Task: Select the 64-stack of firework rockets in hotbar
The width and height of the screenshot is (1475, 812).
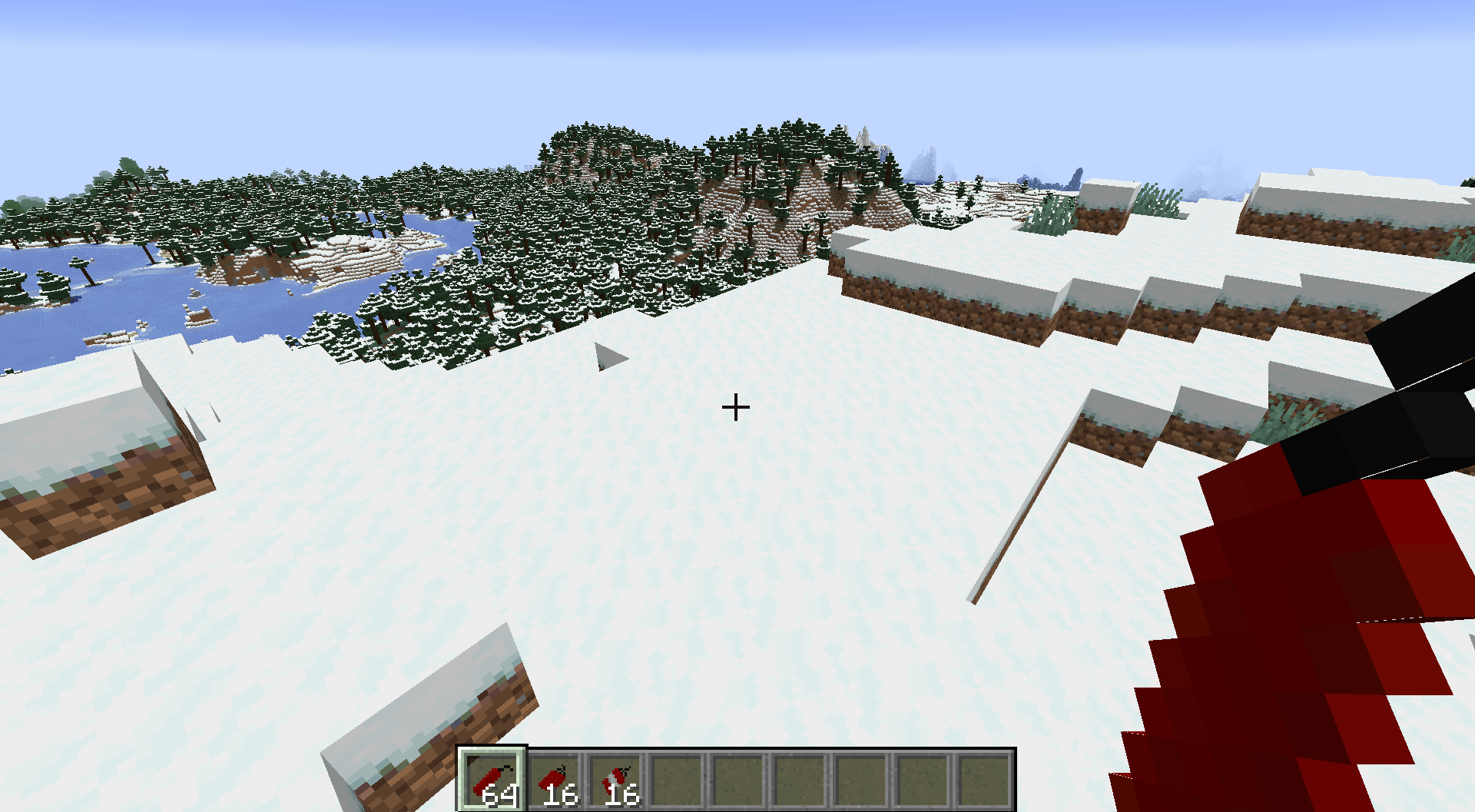Action: click(494, 778)
